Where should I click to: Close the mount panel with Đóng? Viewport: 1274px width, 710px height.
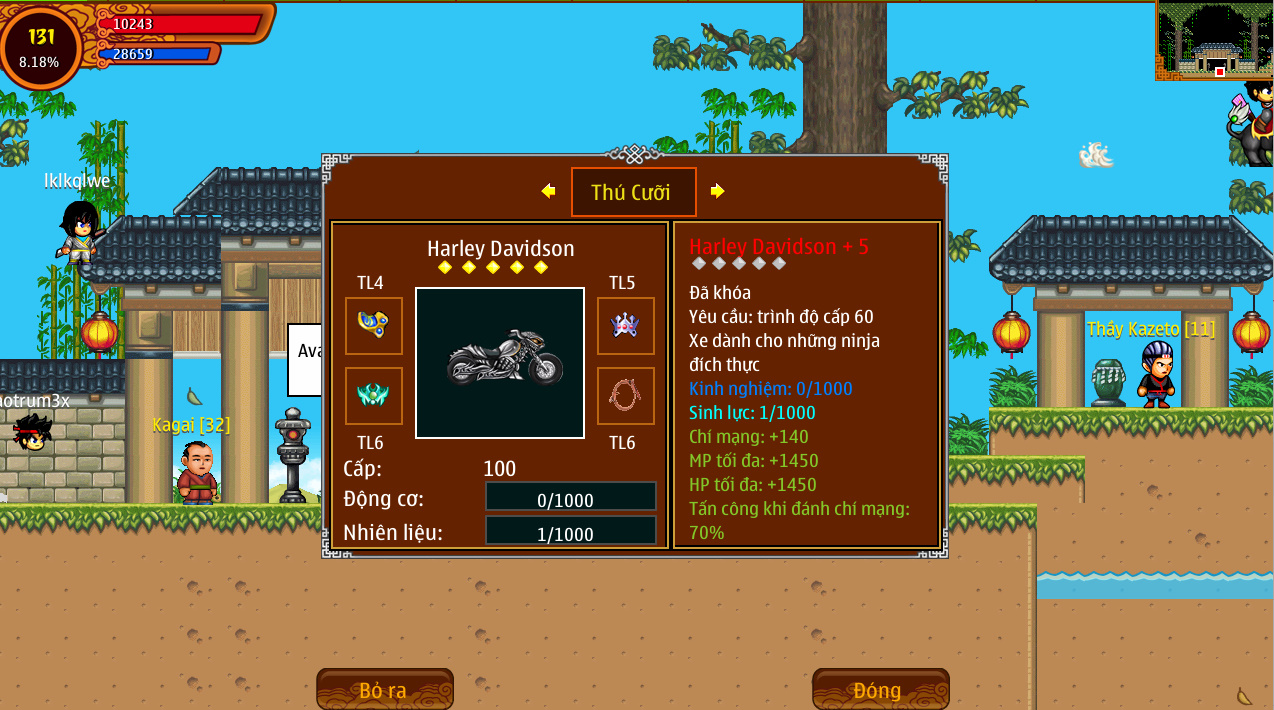879,690
